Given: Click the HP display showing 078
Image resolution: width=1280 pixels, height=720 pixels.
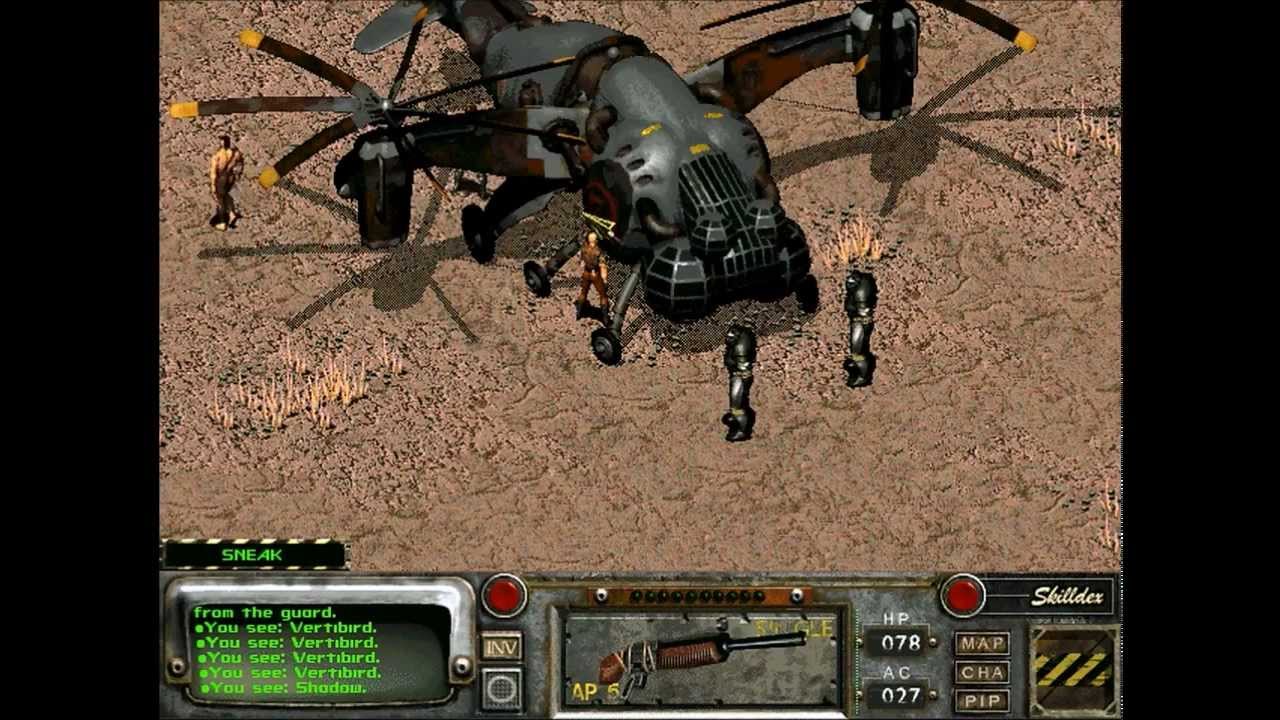Looking at the screenshot, I should pyautogui.click(x=903, y=643).
